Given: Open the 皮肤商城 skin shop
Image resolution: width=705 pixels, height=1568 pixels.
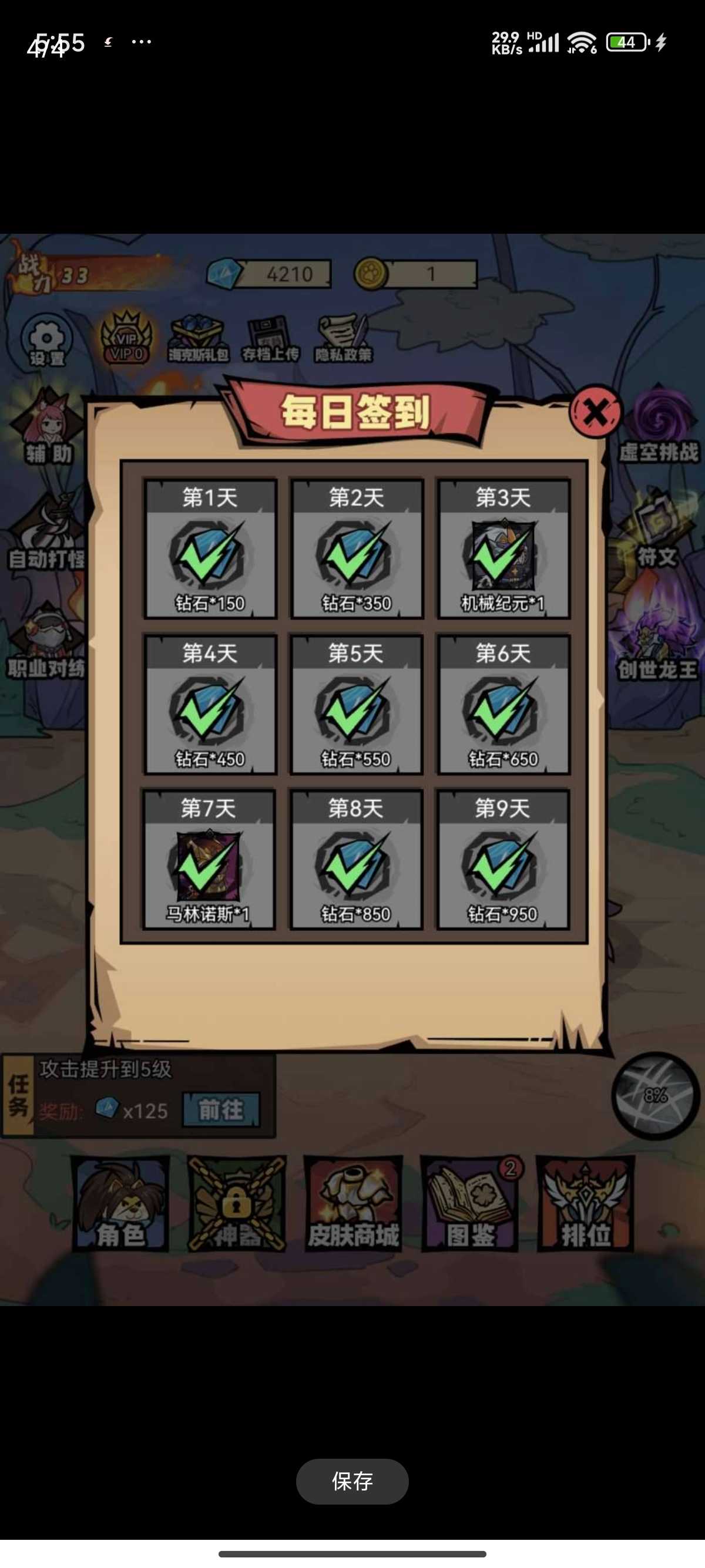Looking at the screenshot, I should (353, 1203).
